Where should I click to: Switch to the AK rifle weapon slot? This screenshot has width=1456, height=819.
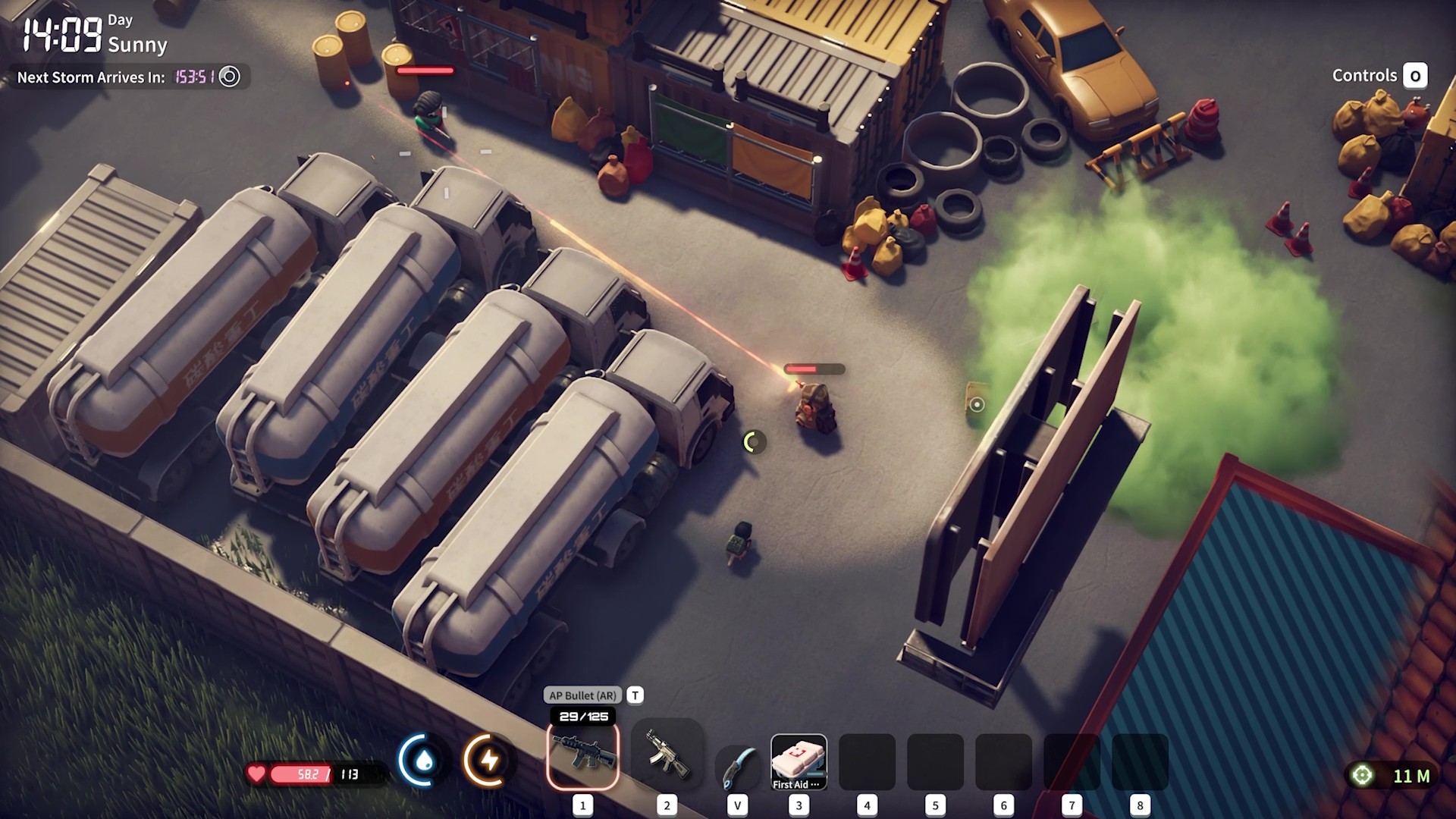click(667, 755)
